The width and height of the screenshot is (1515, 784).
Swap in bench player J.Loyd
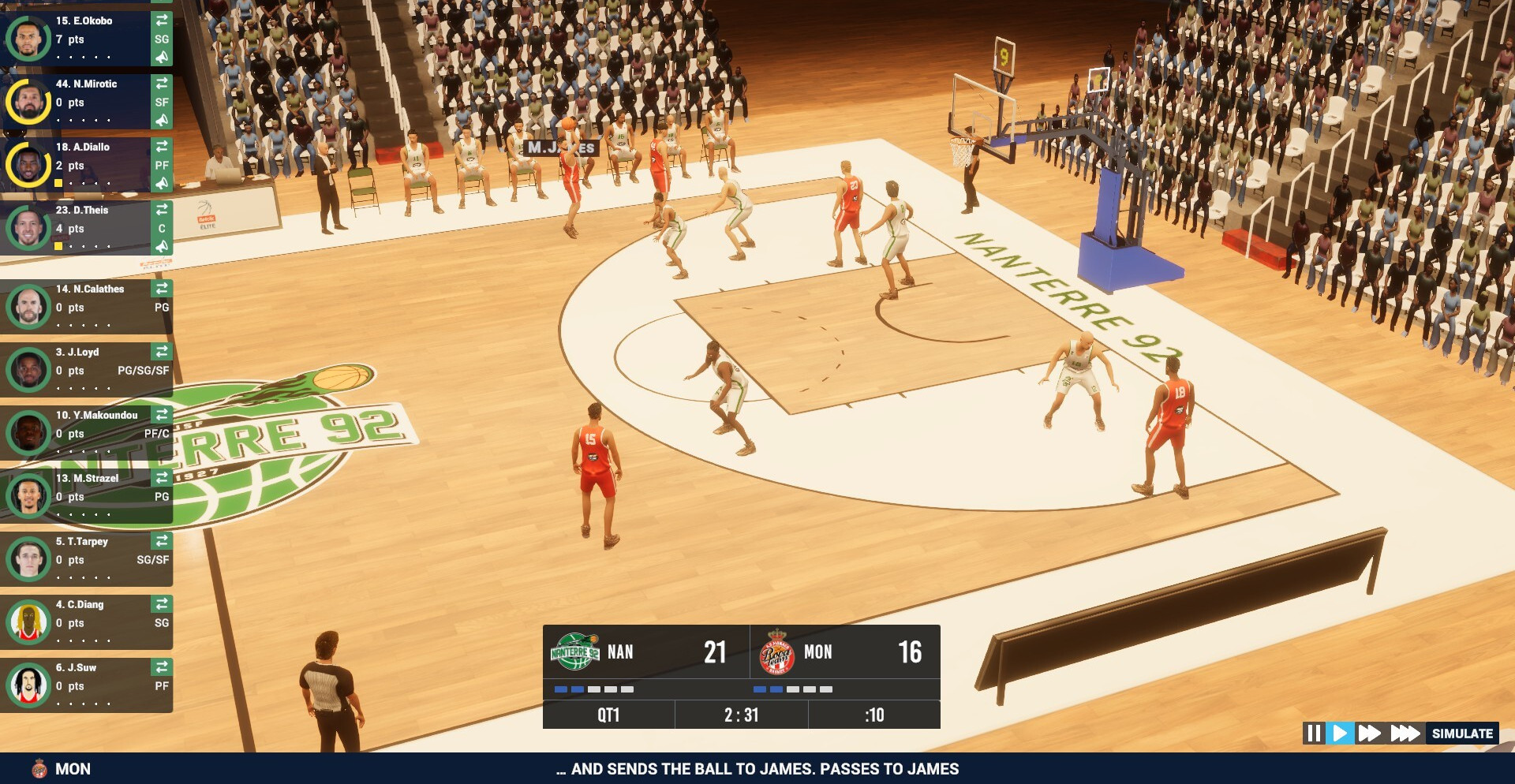[x=162, y=351]
